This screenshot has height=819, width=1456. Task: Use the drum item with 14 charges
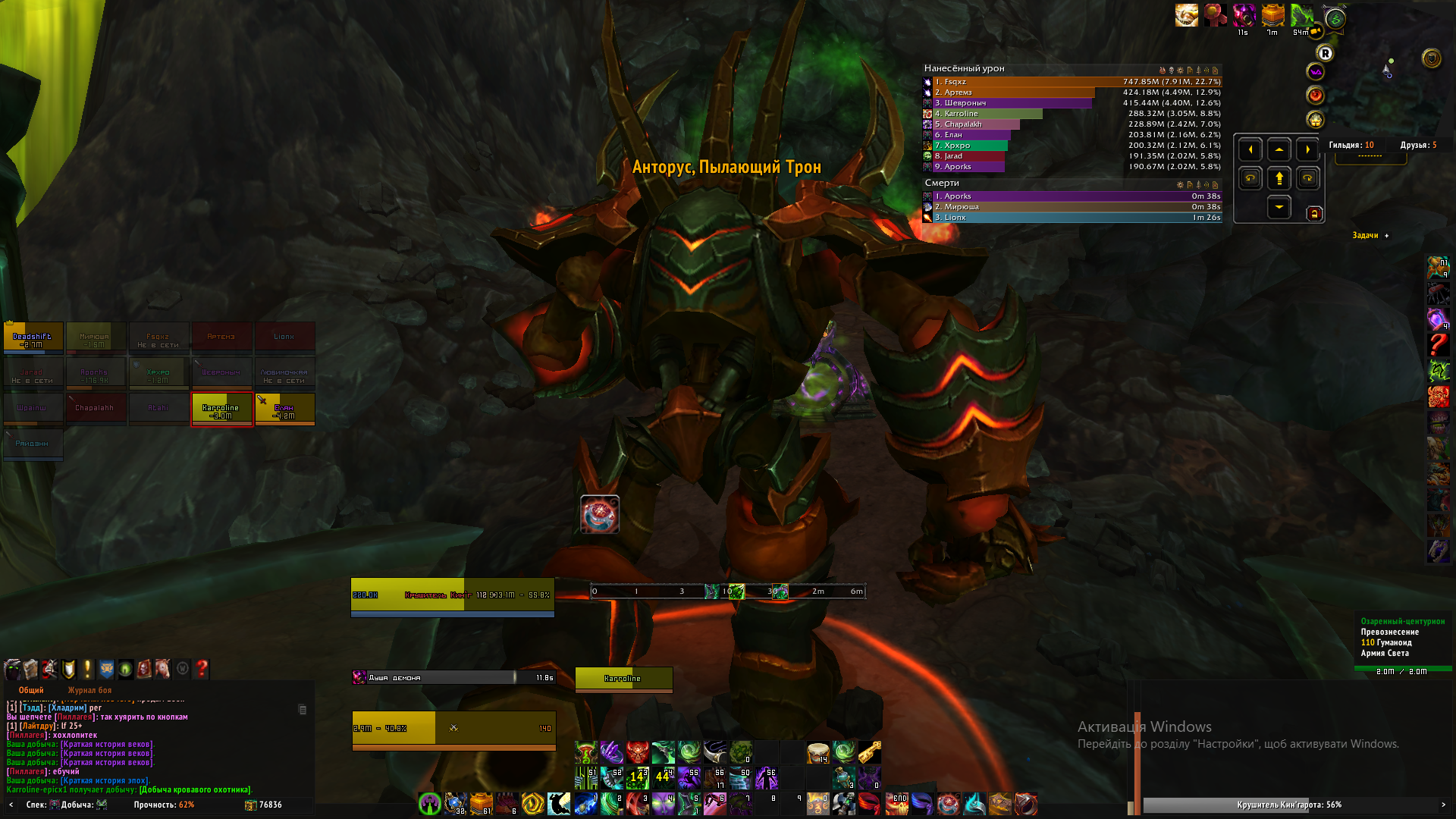[817, 752]
